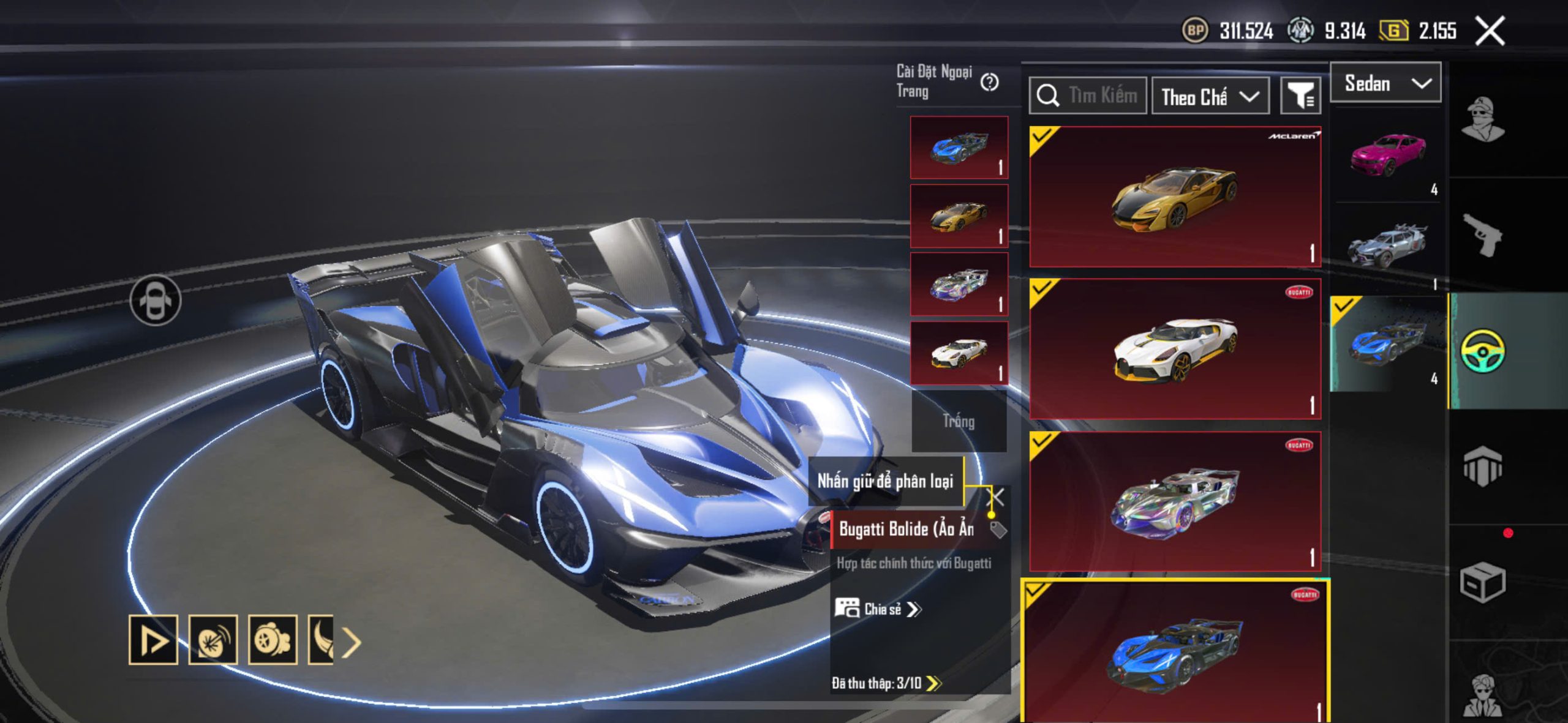Open the filter funnel button

pos(1300,96)
